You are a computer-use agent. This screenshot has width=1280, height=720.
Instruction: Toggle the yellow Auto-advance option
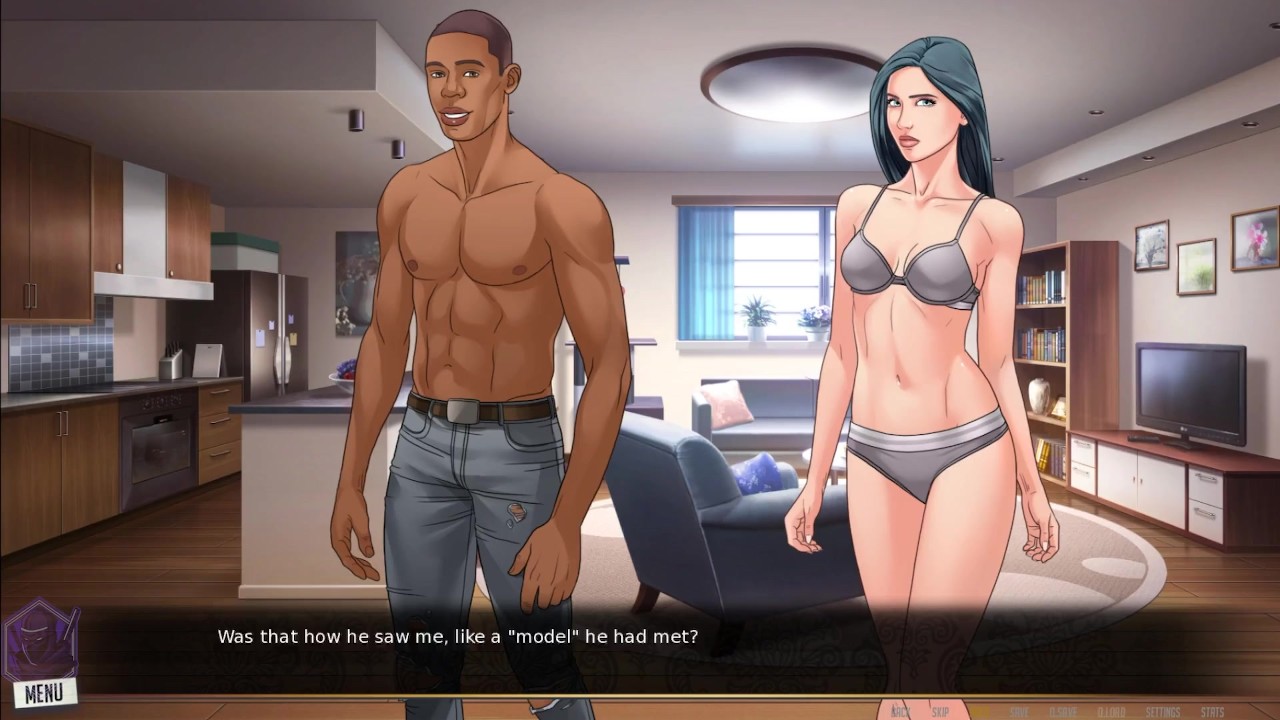pyautogui.click(x=979, y=712)
